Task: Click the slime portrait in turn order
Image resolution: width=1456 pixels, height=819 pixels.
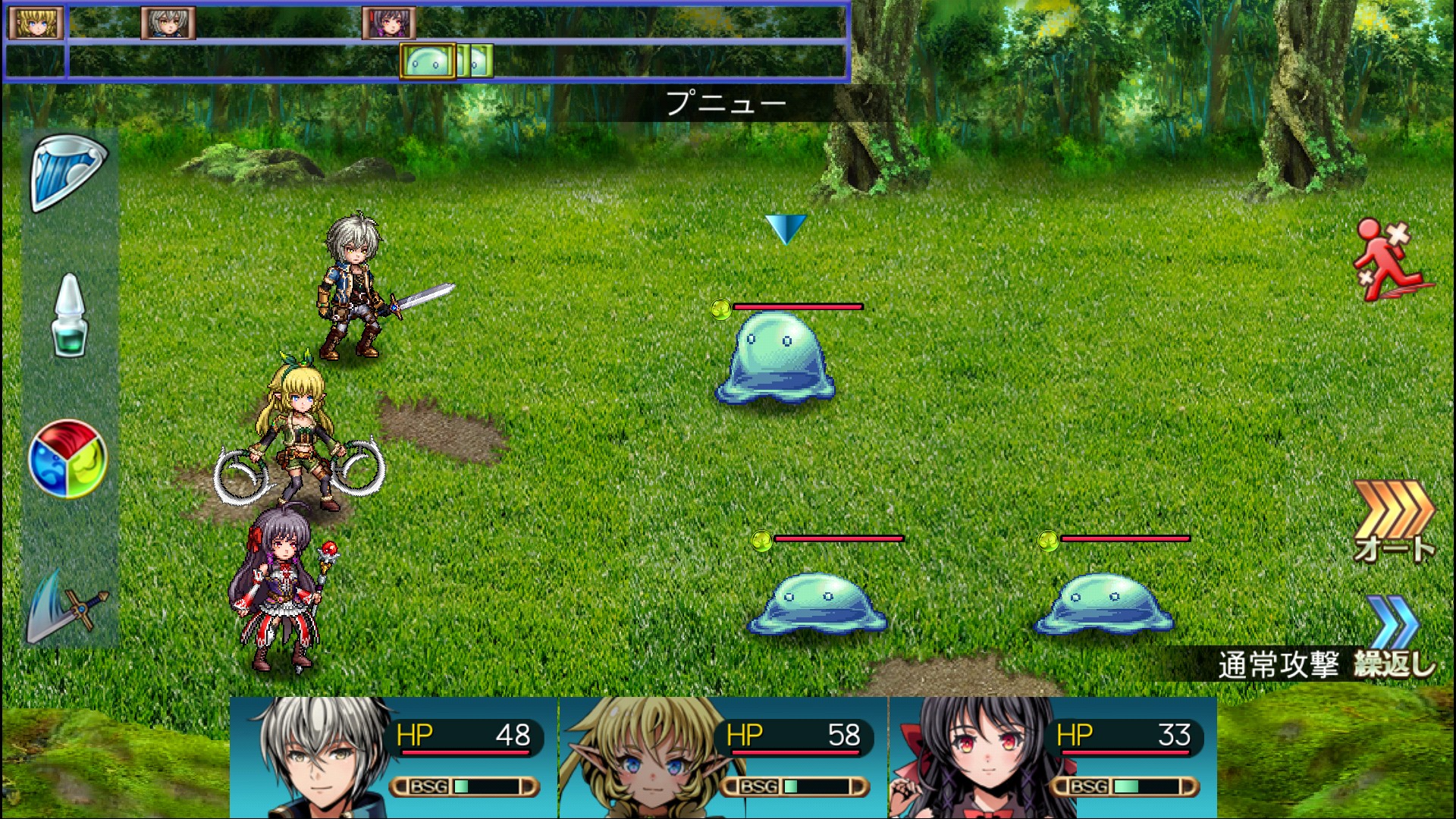Action: click(428, 61)
